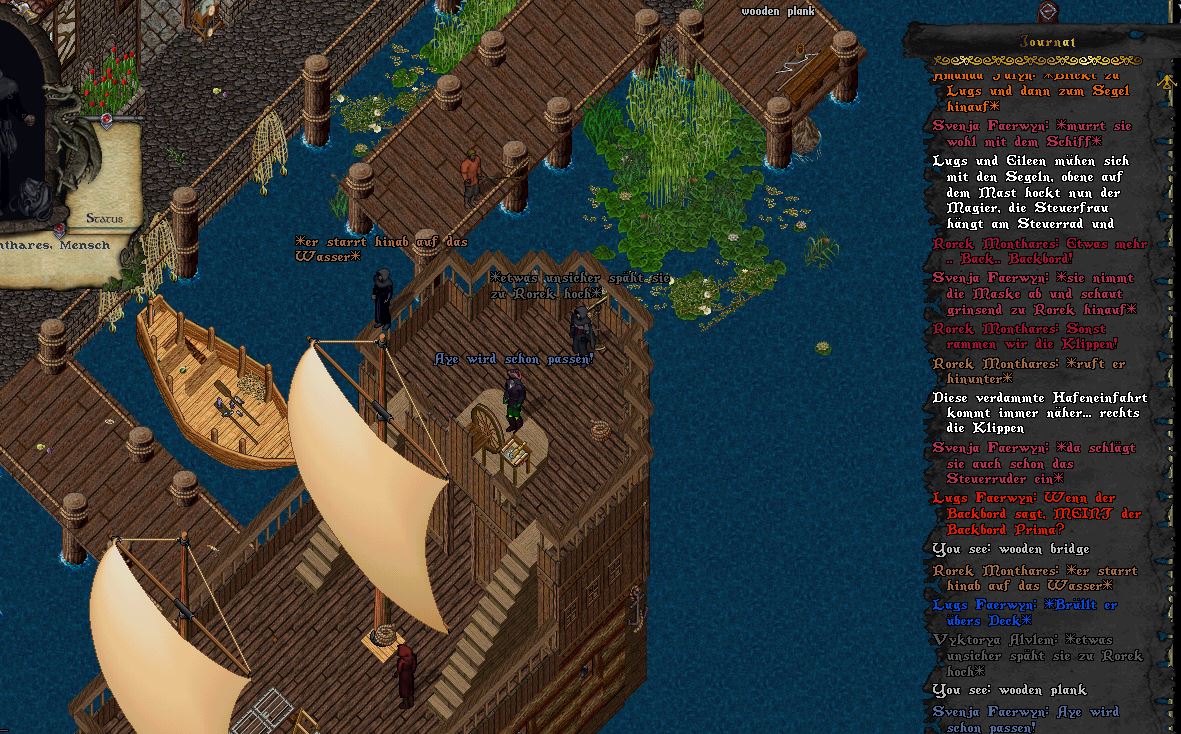The image size is (1181, 734).
Task: Minimize the Journal using its top gem
Action: tap(1048, 12)
